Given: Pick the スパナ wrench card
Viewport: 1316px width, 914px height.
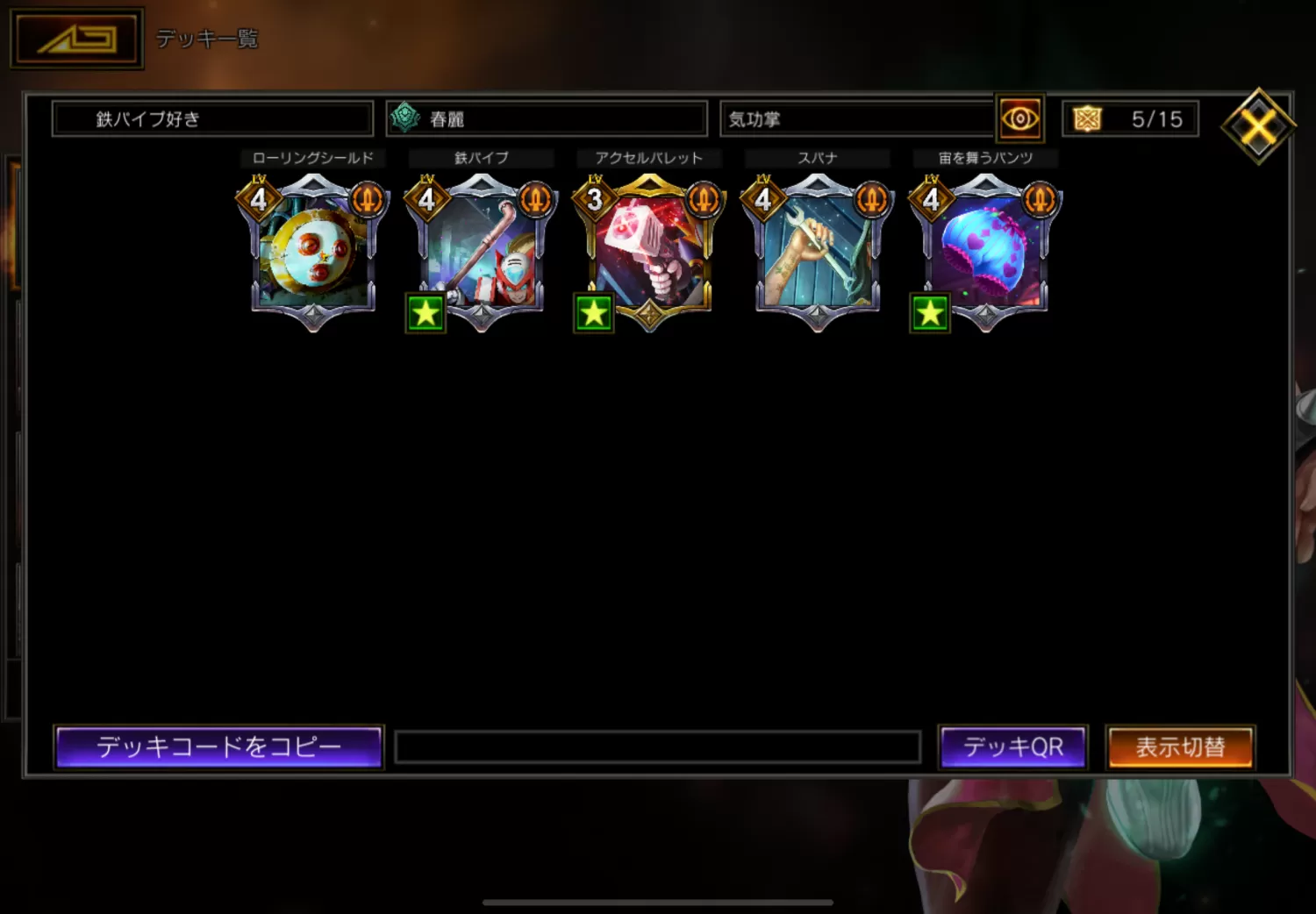Looking at the screenshot, I should pyautogui.click(x=818, y=250).
